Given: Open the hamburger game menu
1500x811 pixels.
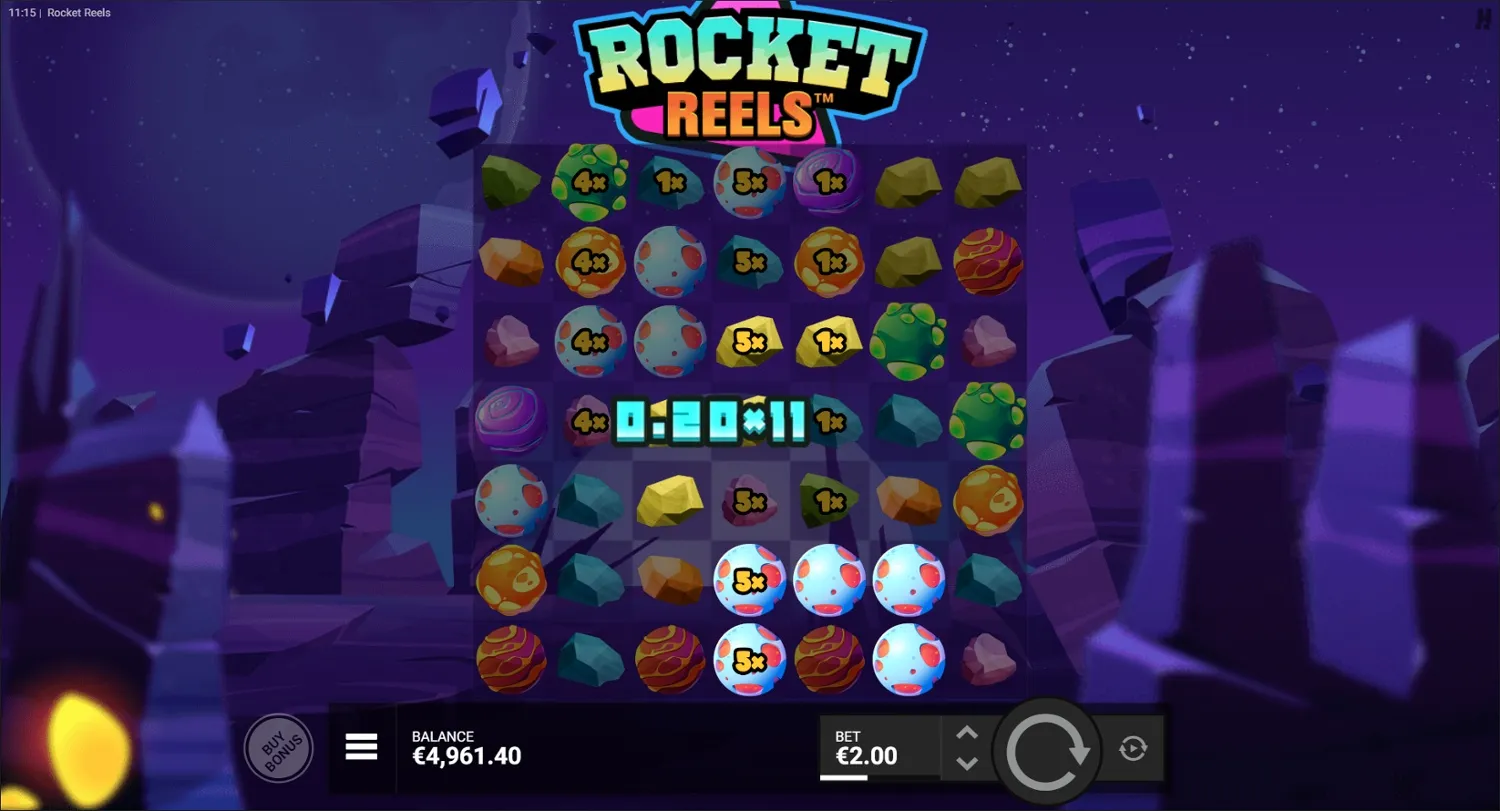Looking at the screenshot, I should coord(361,747).
